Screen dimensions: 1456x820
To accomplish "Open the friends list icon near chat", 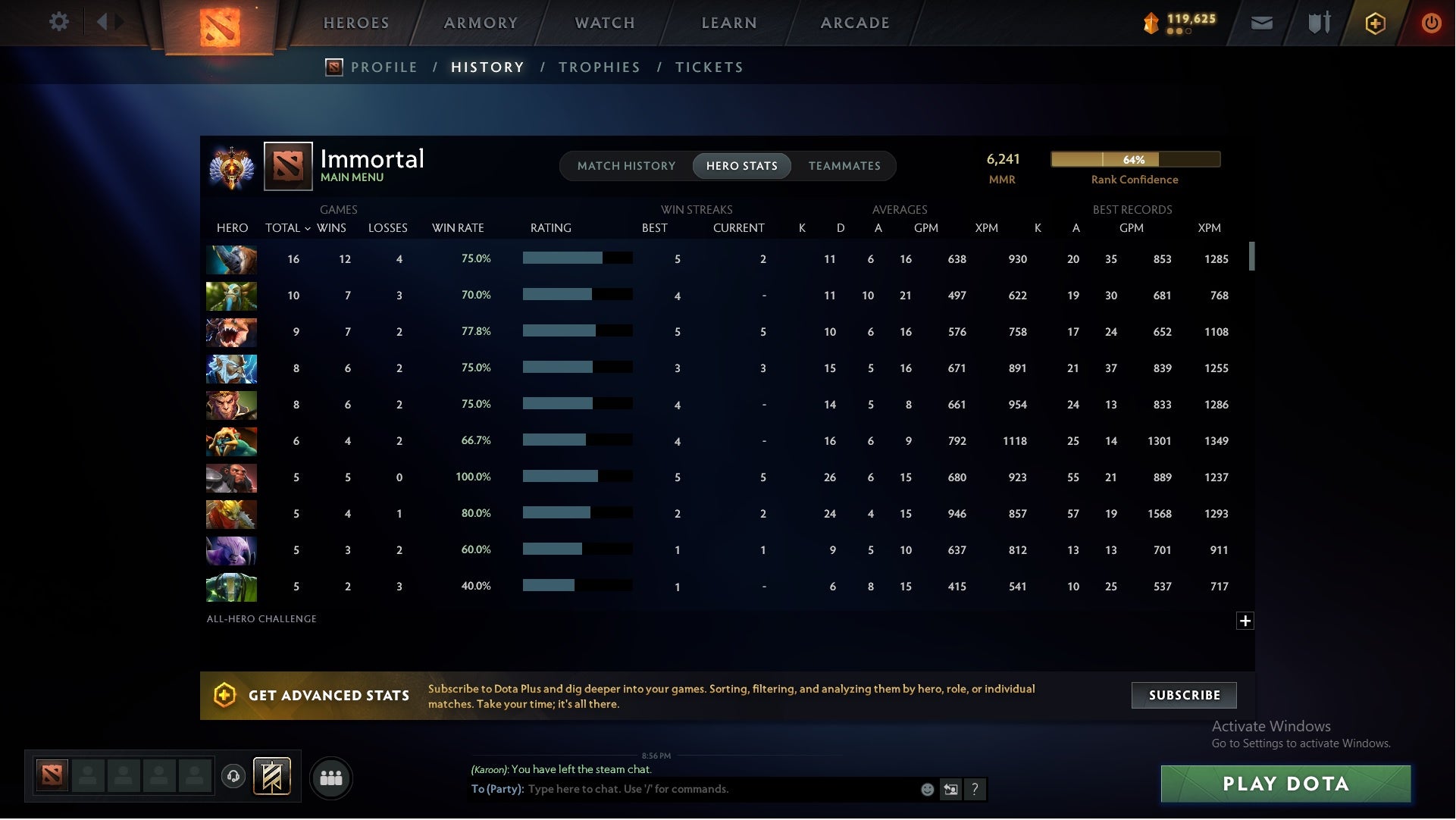I will pos(331,778).
